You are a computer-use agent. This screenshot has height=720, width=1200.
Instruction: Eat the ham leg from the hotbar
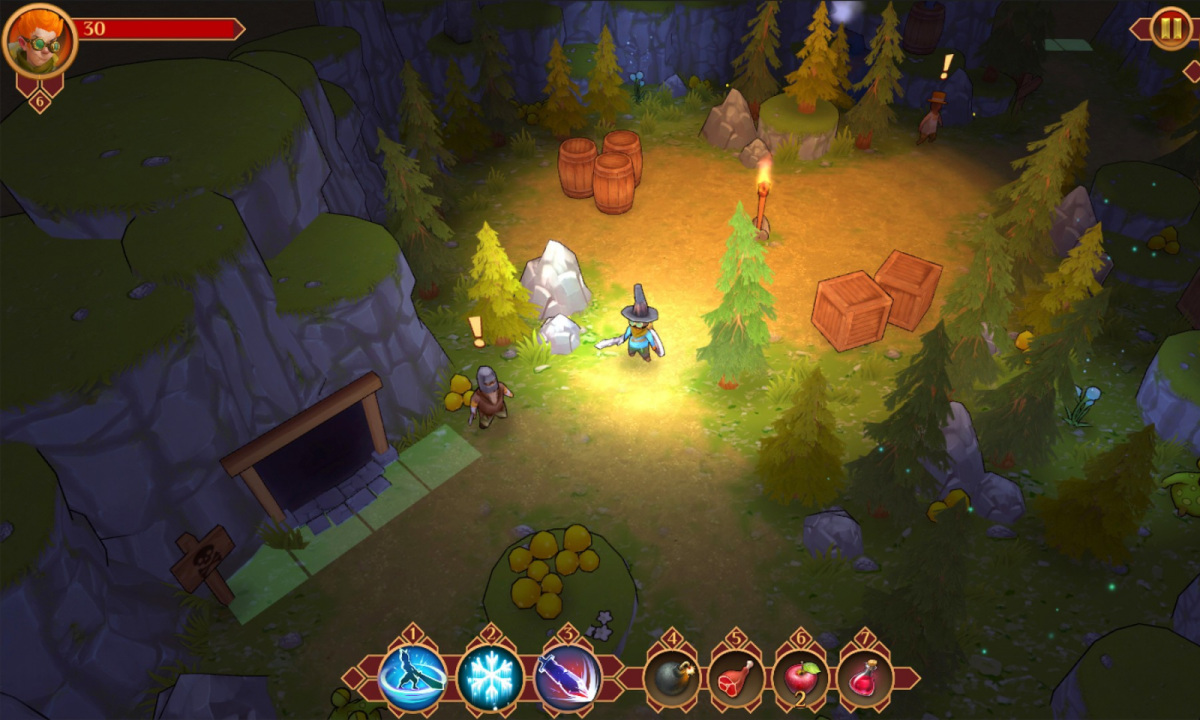[x=736, y=678]
